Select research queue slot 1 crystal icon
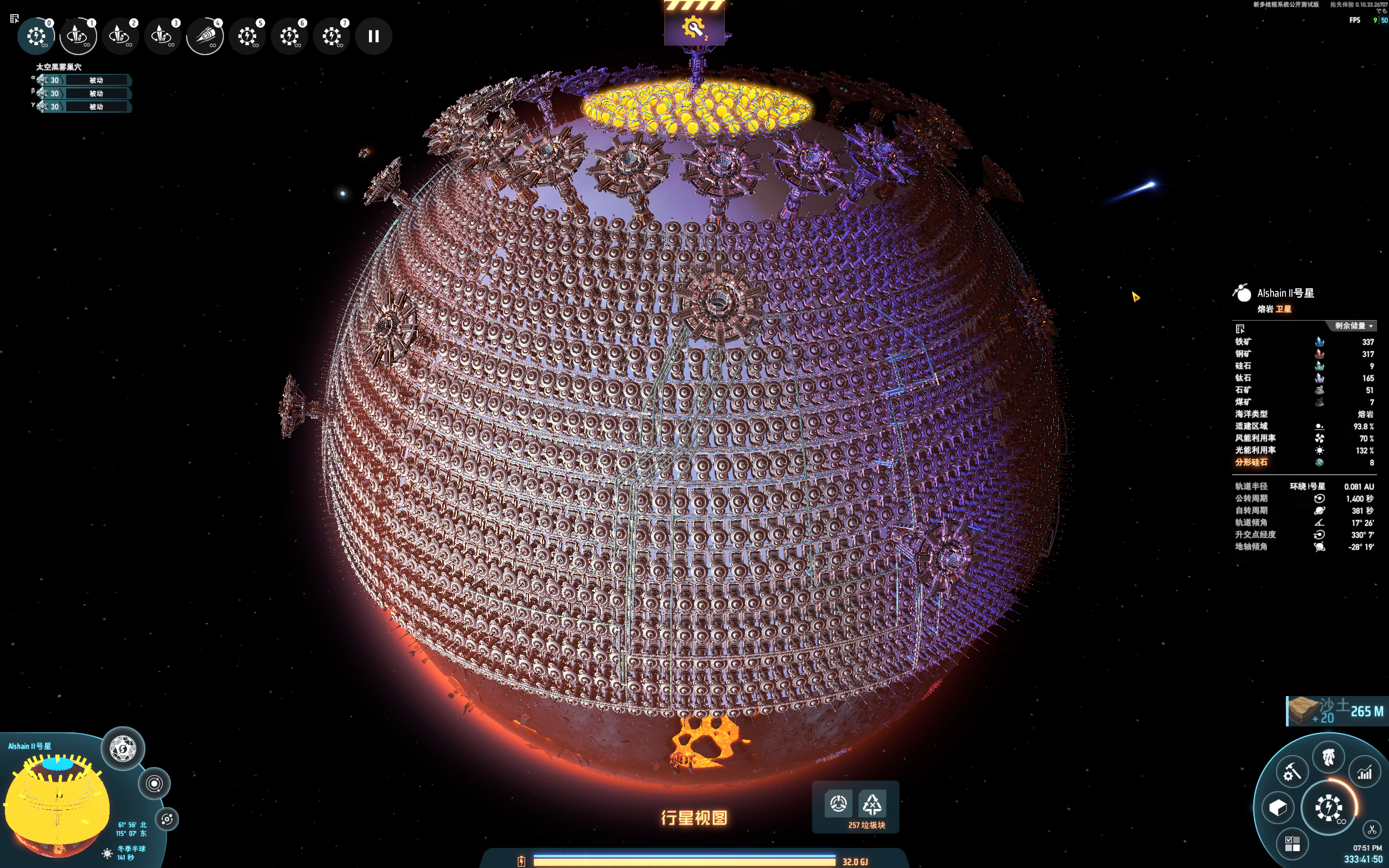 (x=78, y=36)
